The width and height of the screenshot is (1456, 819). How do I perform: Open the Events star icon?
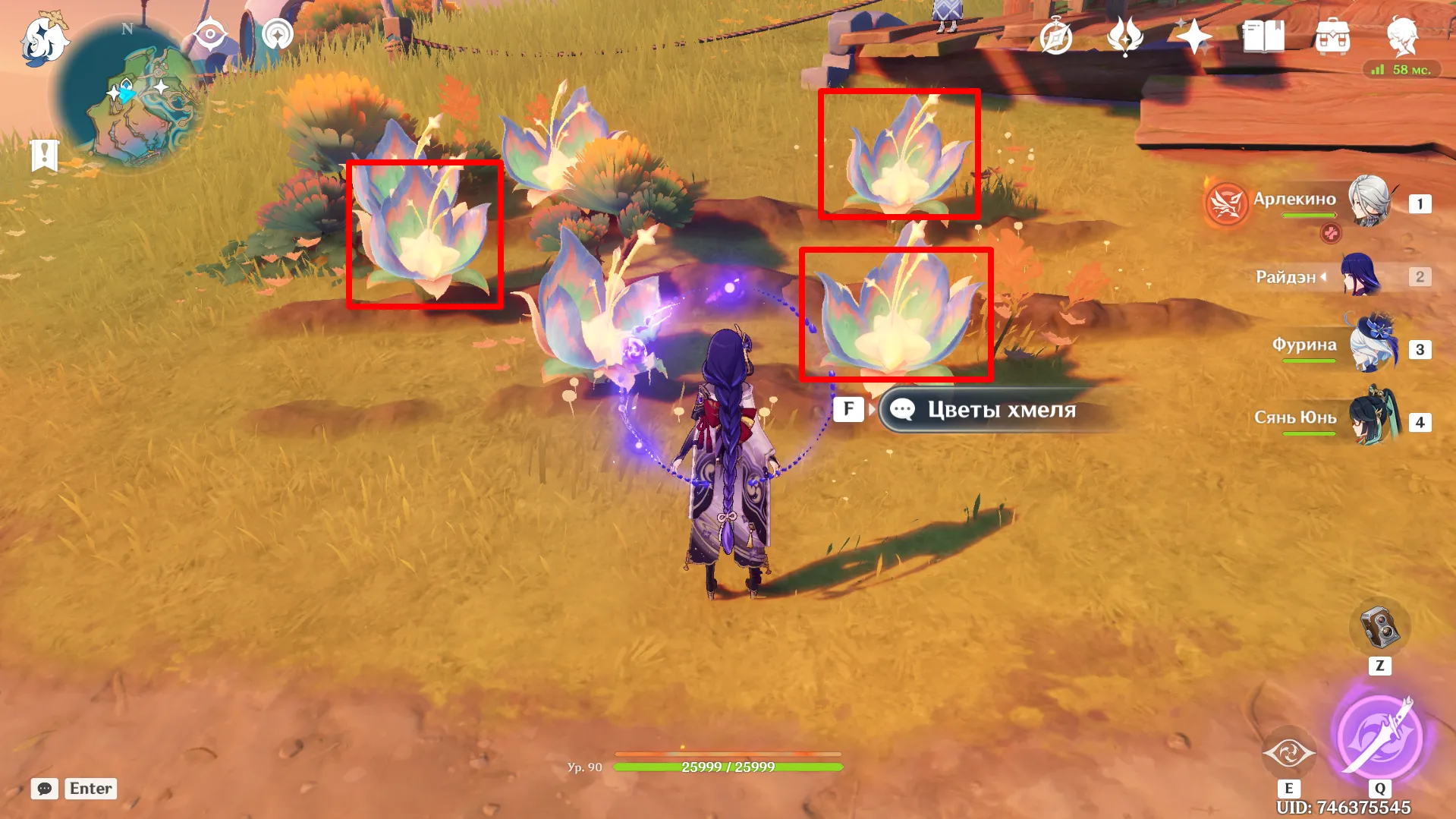(x=1193, y=34)
